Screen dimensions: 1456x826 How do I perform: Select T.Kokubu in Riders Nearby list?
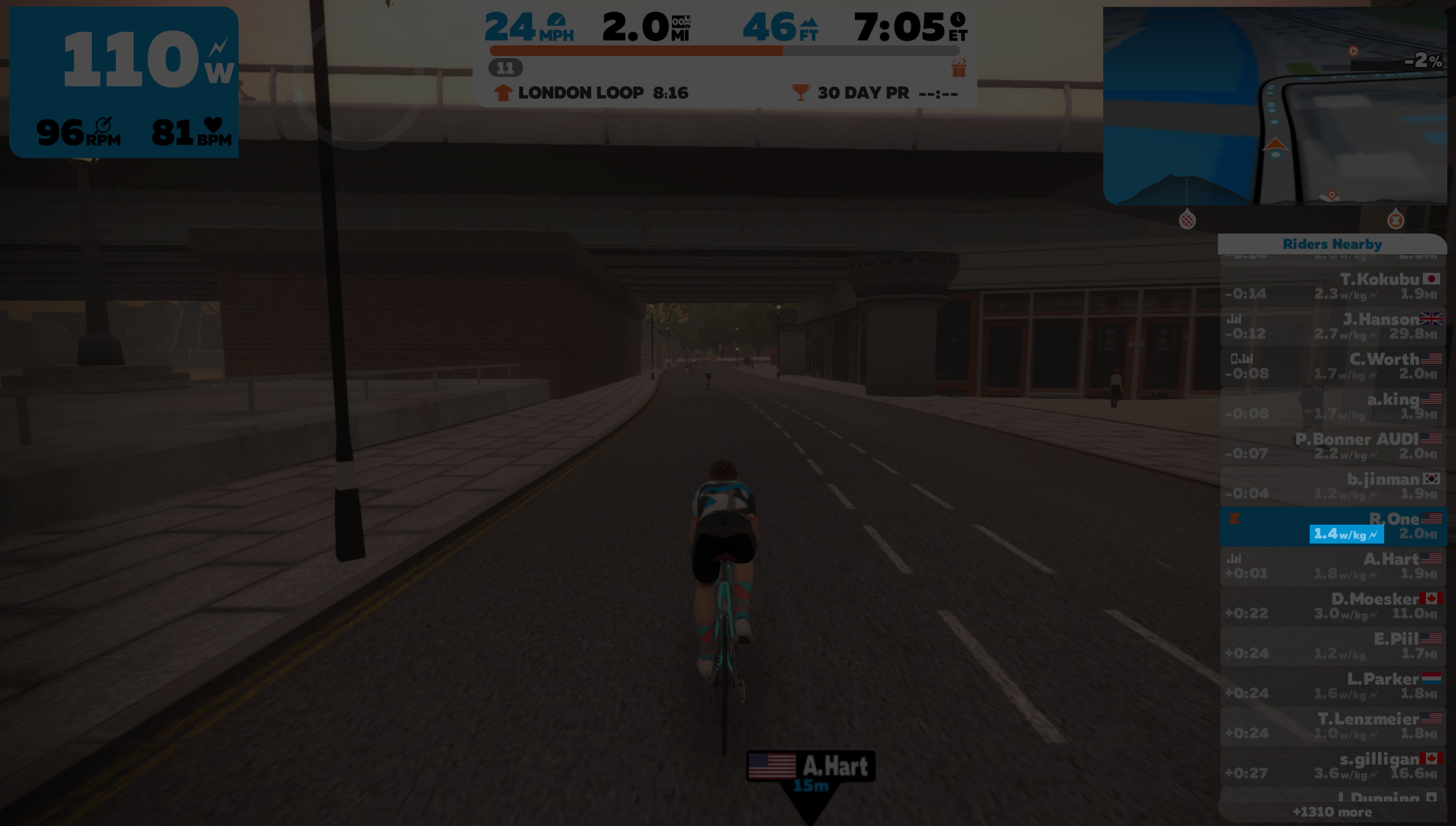click(1332, 287)
